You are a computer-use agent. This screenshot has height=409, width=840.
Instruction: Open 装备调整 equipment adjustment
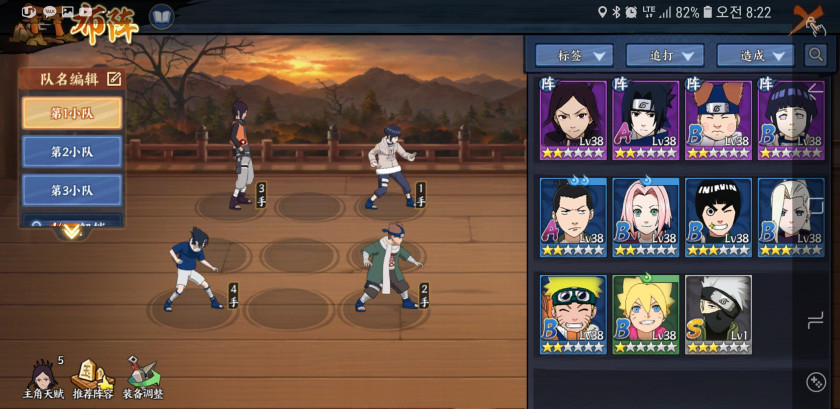pyautogui.click(x=143, y=377)
